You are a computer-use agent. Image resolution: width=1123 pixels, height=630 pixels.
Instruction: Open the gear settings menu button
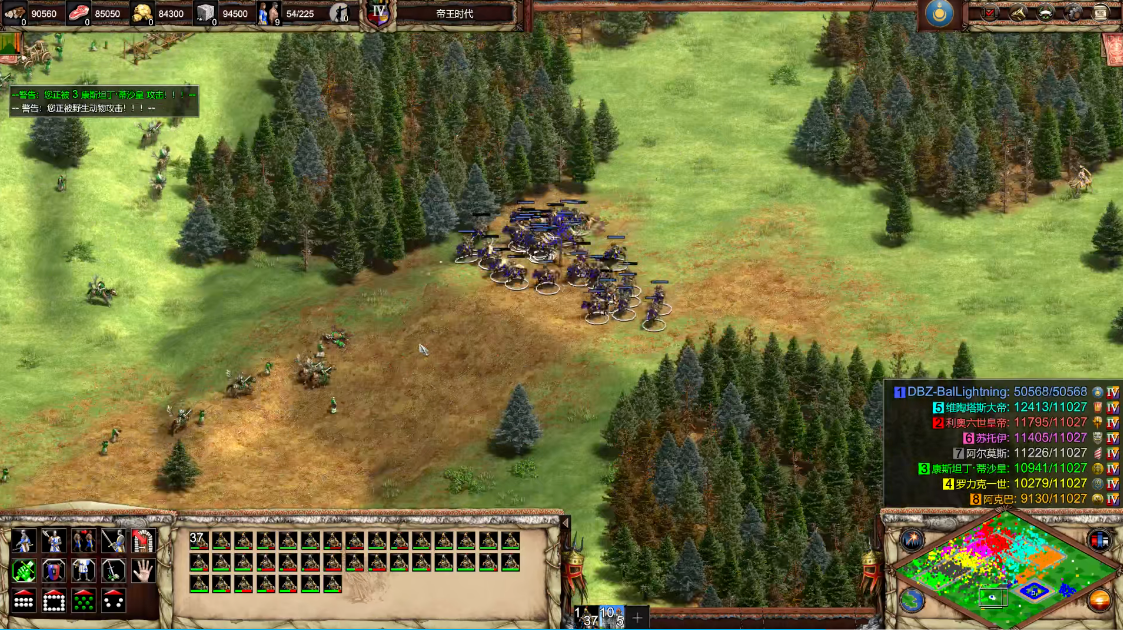tap(1073, 13)
